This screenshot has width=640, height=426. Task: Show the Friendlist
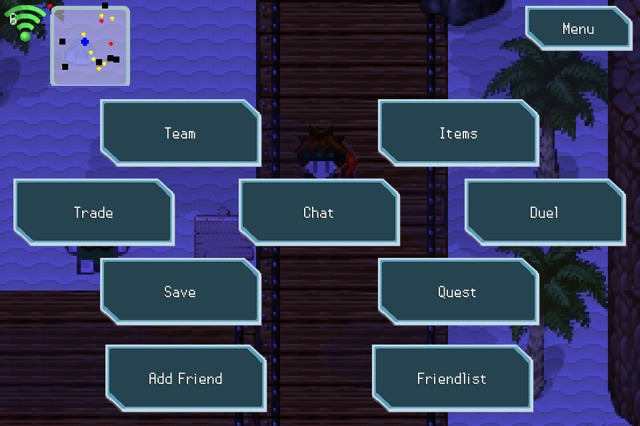pyautogui.click(x=451, y=379)
